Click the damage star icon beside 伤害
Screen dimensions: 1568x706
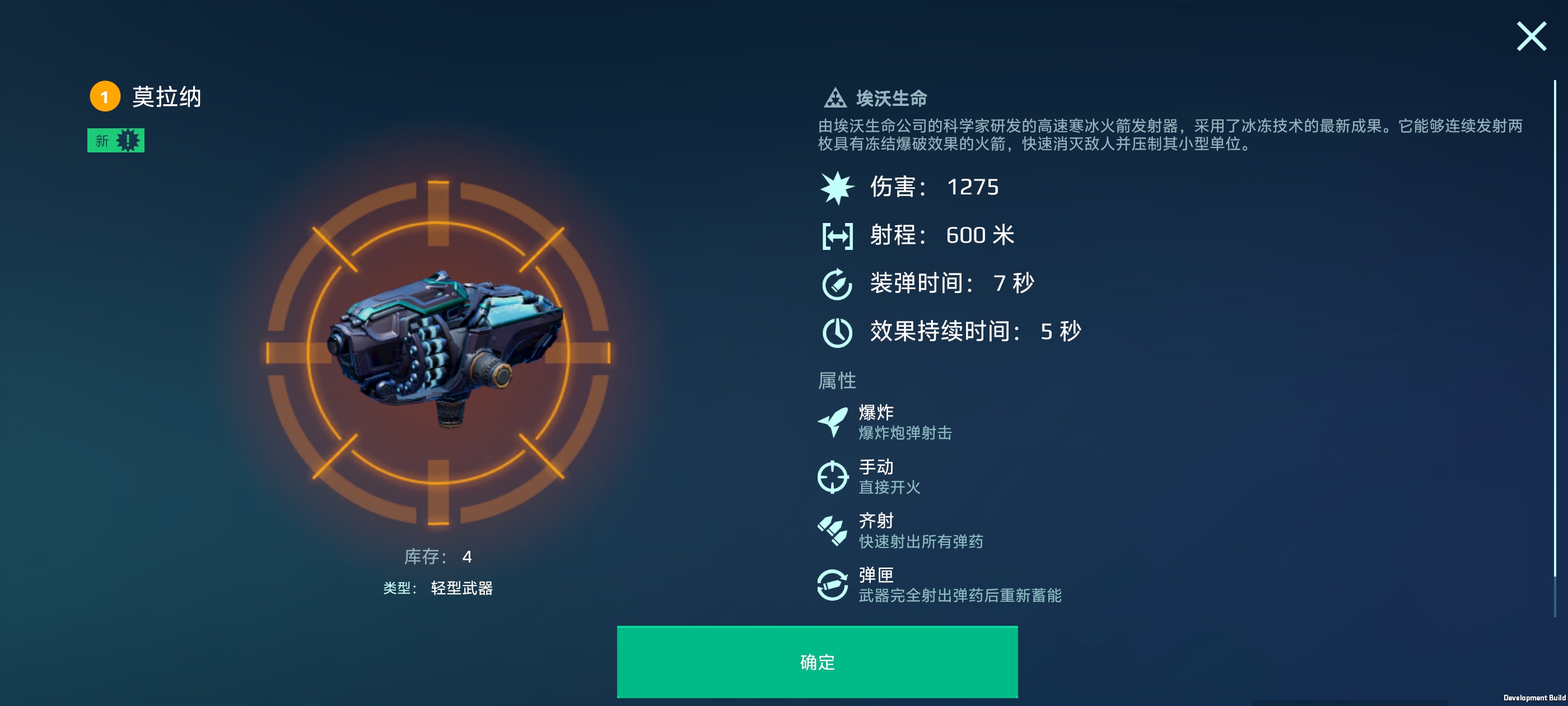pos(838,188)
